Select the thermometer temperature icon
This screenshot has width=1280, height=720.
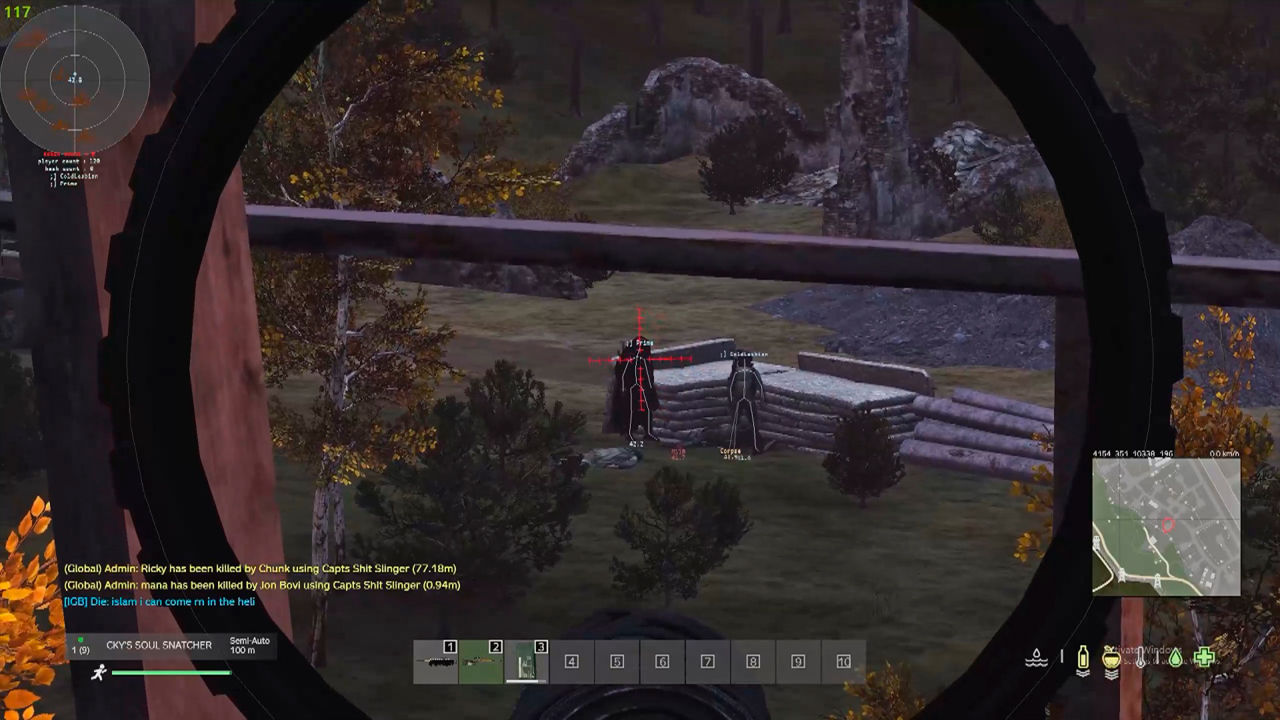point(1140,658)
